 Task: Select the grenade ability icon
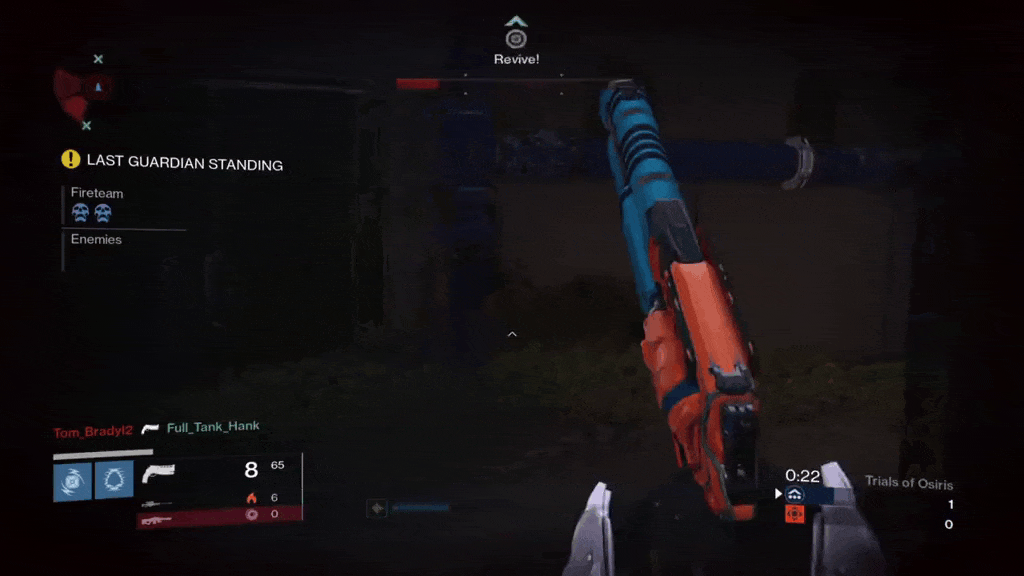pos(73,481)
